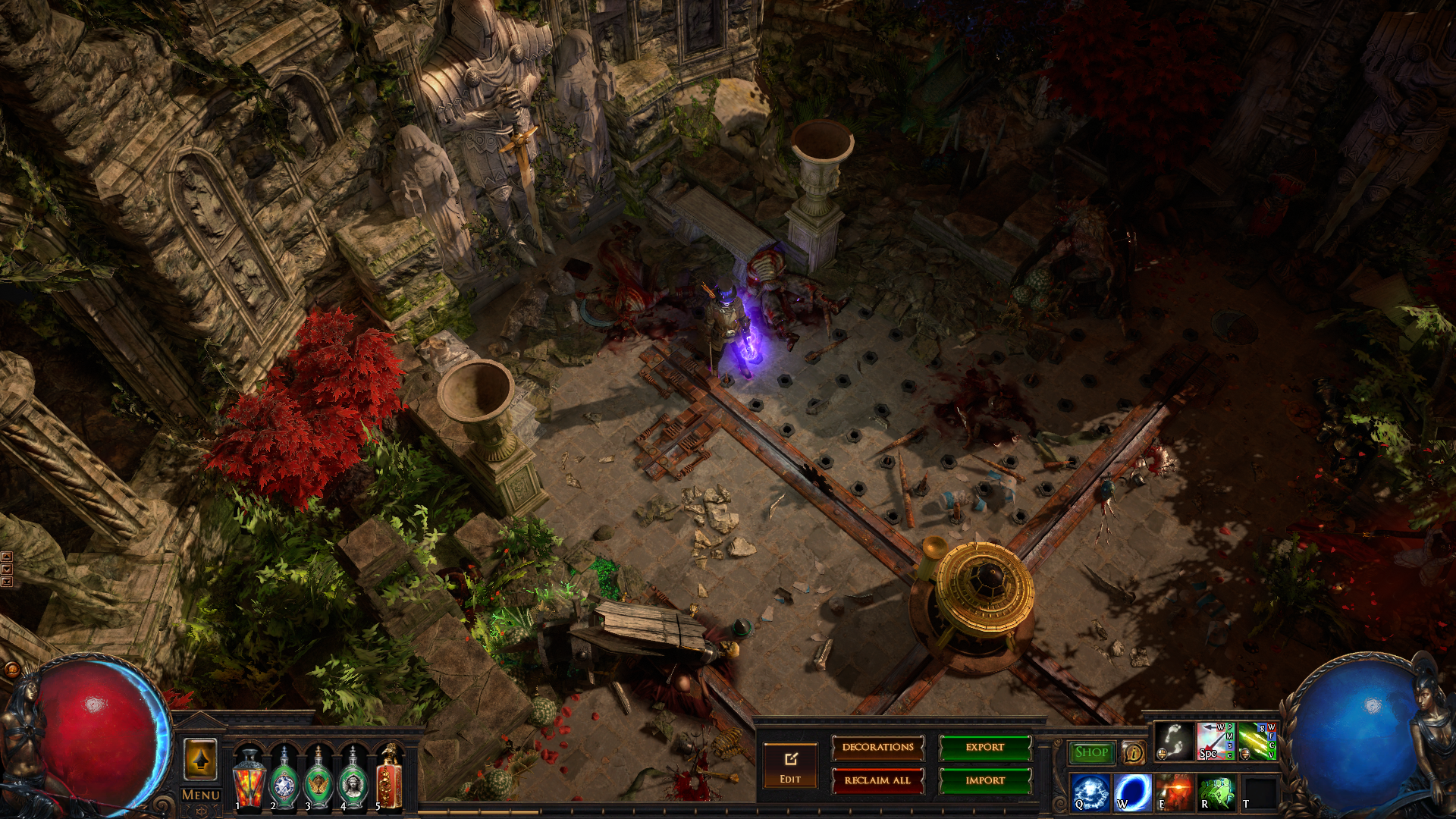Activate the blue storm orb skill on Q
Image resolution: width=1456 pixels, height=819 pixels.
tap(1090, 792)
